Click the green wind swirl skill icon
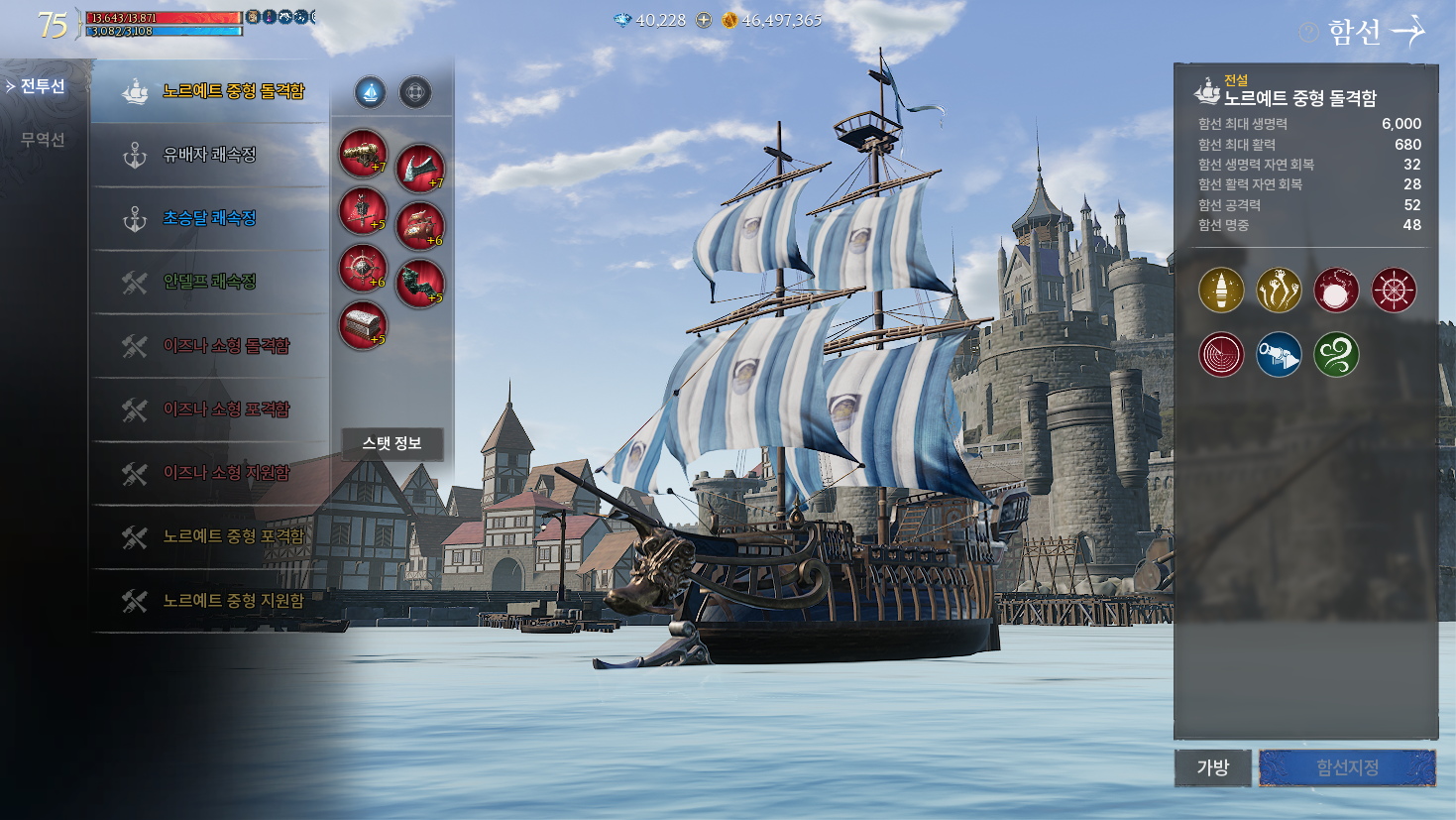 click(x=1336, y=354)
